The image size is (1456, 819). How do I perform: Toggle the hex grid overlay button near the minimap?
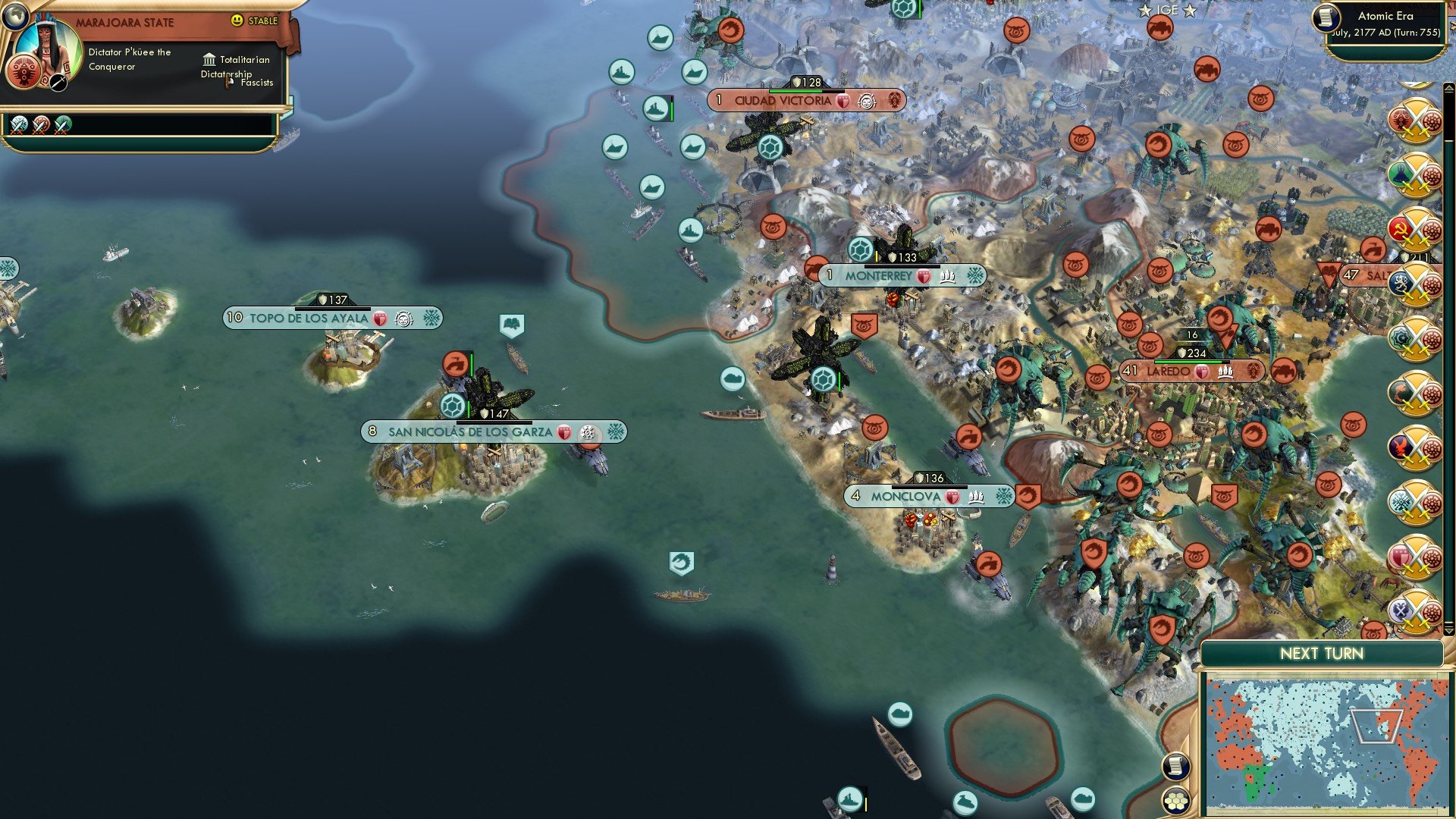[x=1176, y=801]
